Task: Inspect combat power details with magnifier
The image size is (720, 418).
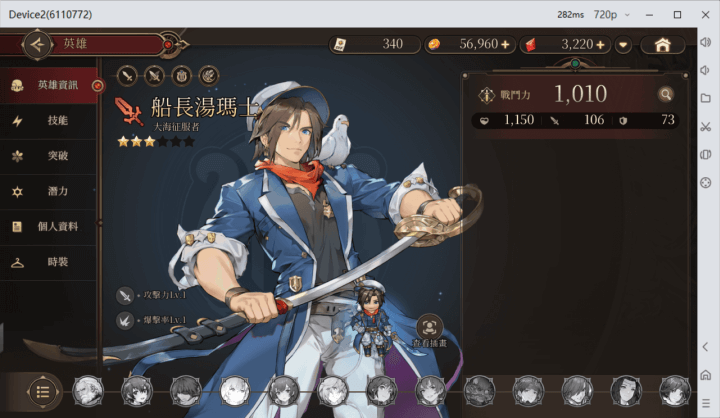Action: click(x=665, y=94)
